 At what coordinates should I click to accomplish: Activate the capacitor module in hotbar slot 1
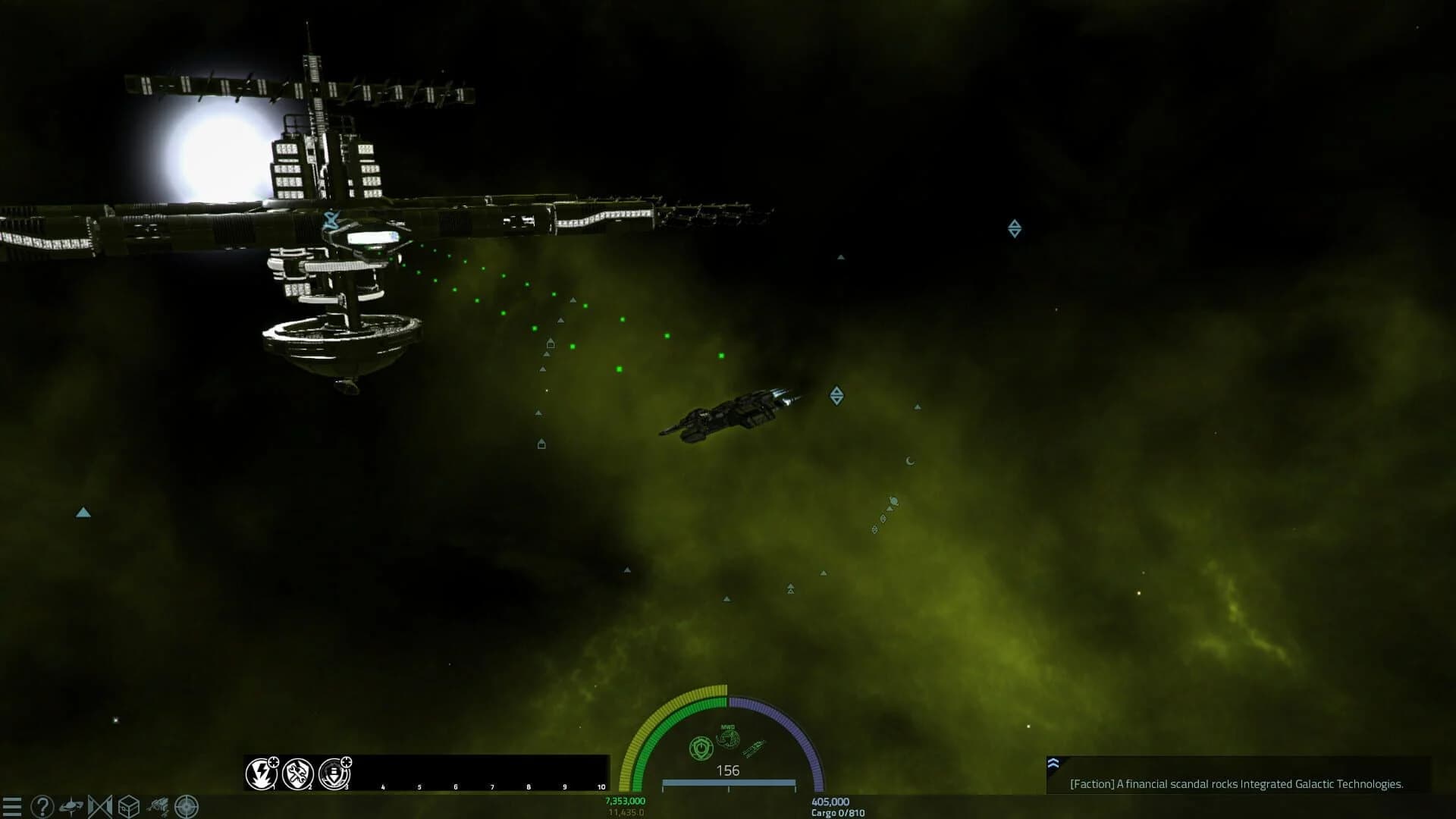(x=262, y=774)
